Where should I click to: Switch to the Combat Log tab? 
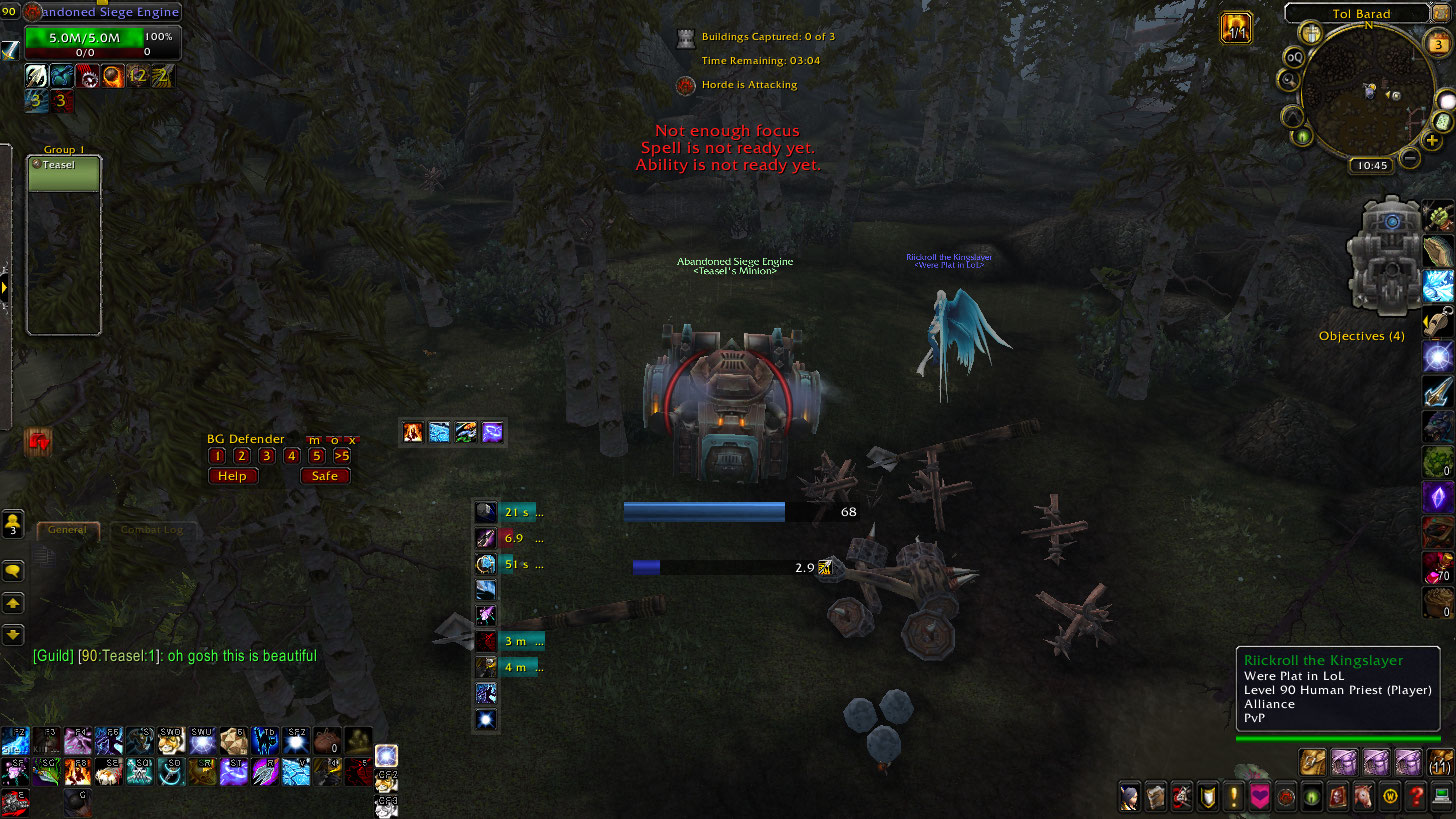152,530
